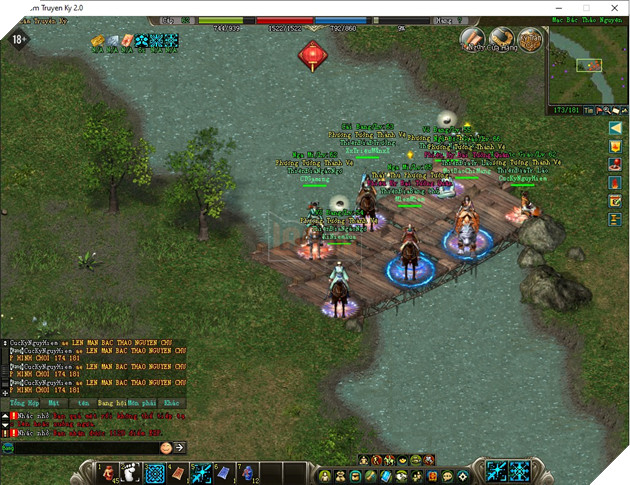Show the Khác chat tab

[x=170, y=401]
